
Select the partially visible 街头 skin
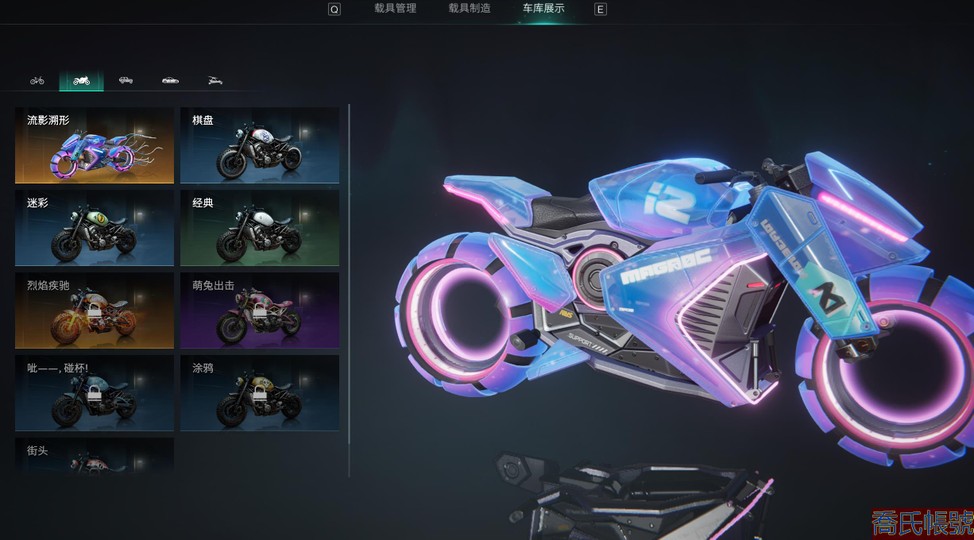click(94, 455)
